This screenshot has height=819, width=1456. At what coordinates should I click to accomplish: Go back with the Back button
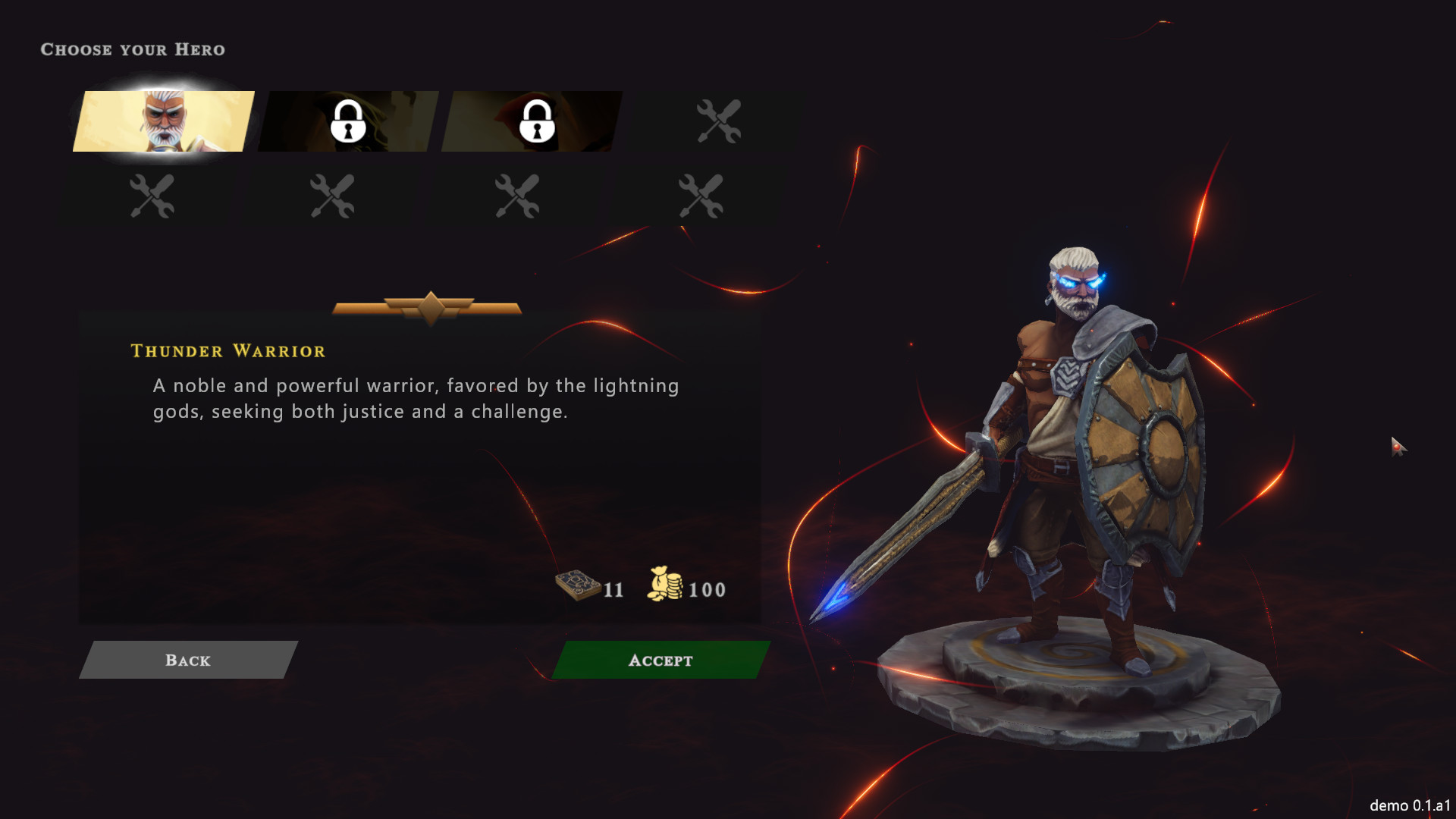[x=188, y=660]
